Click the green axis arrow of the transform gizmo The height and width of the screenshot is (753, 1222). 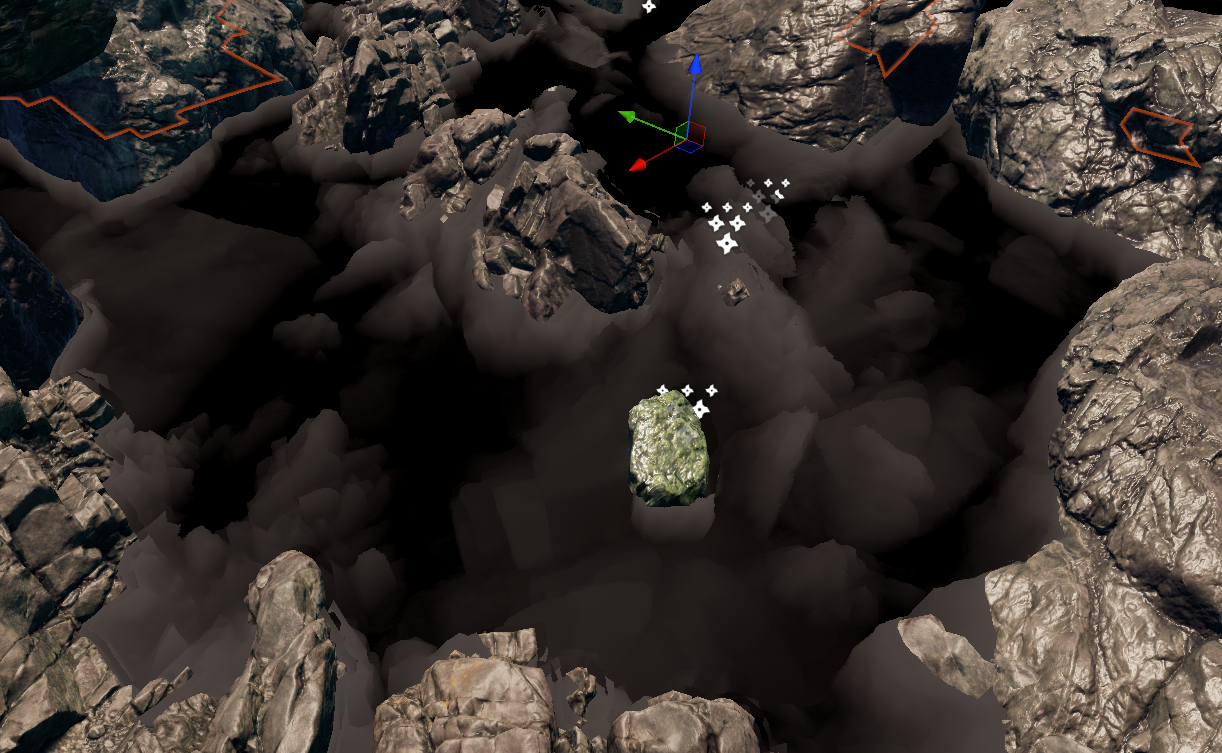628,117
